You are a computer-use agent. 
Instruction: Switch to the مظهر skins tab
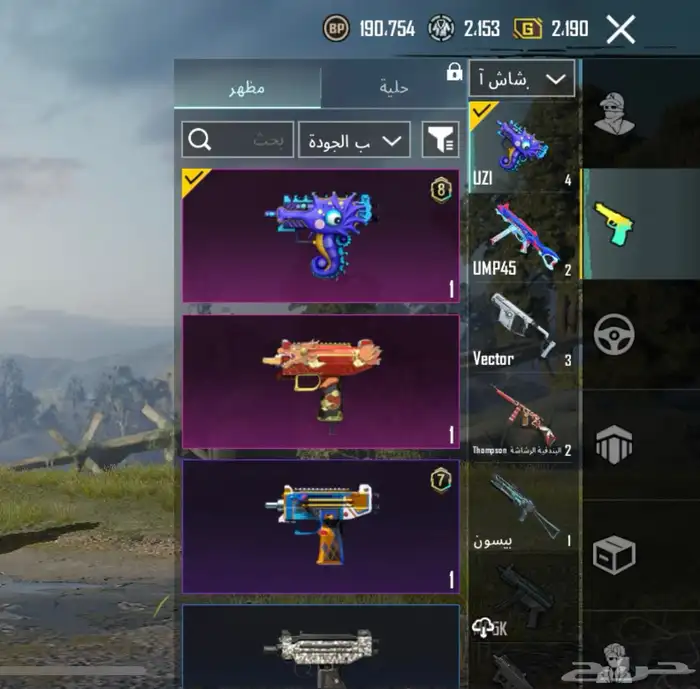coord(247,86)
